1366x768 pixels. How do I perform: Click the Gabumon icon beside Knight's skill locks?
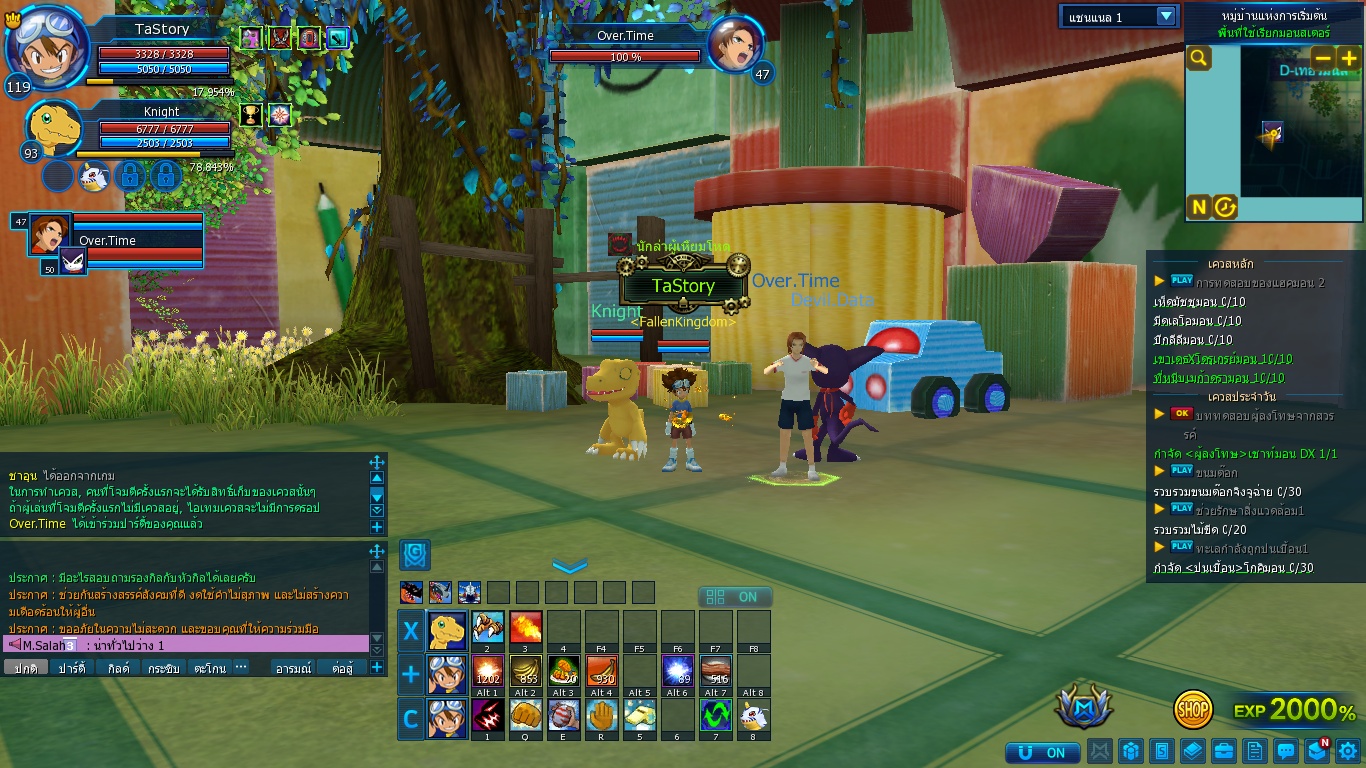(x=93, y=176)
